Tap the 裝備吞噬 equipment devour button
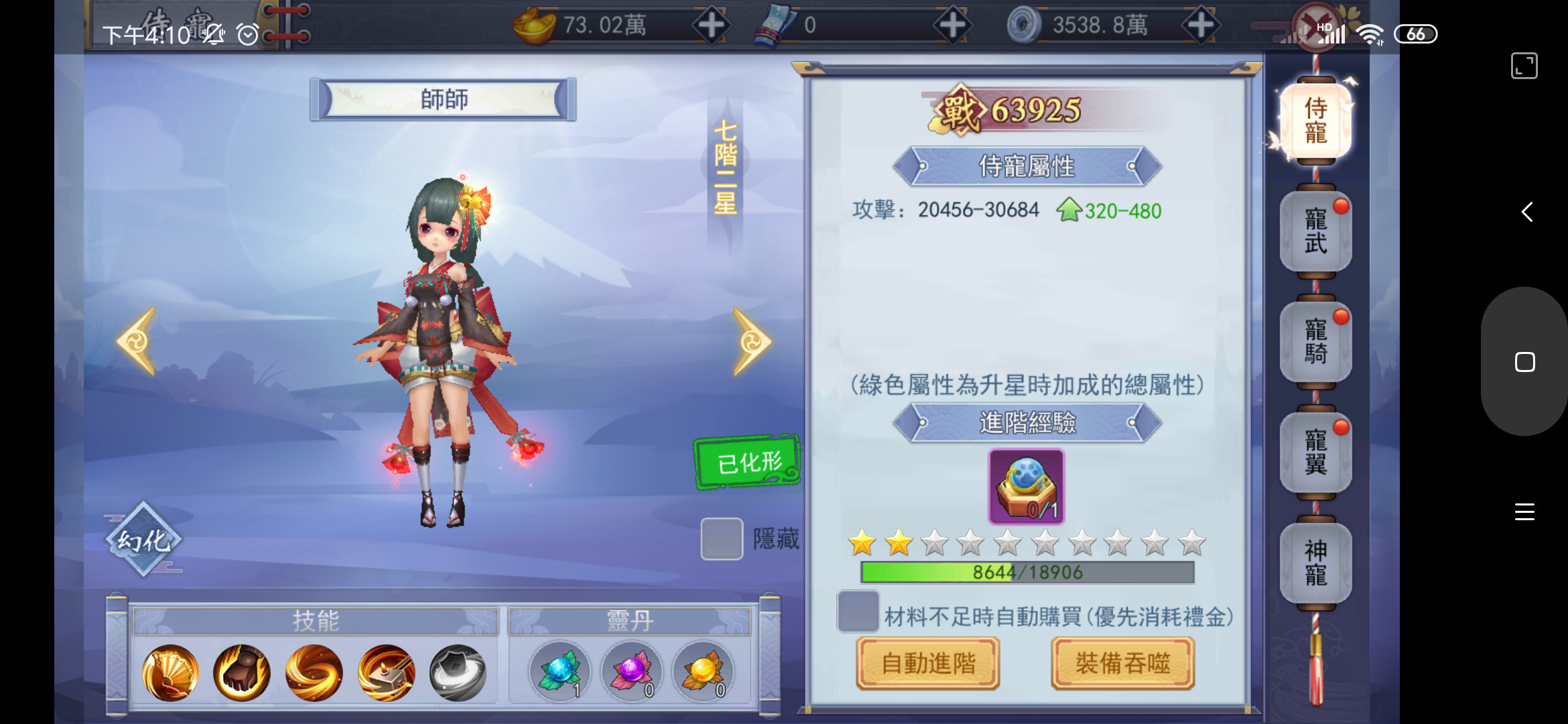1568x724 pixels. pyautogui.click(x=1122, y=664)
